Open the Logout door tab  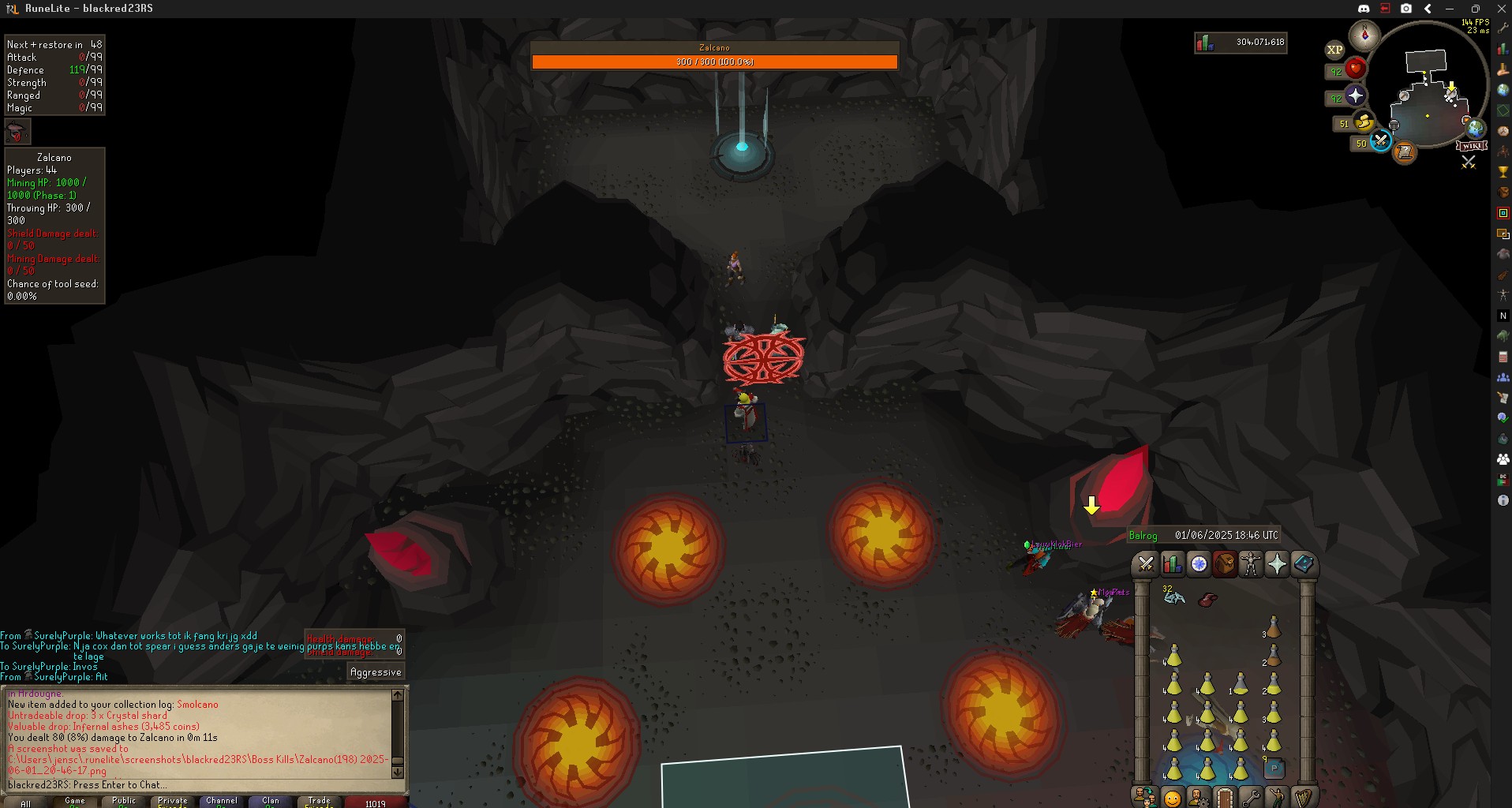point(1224,798)
